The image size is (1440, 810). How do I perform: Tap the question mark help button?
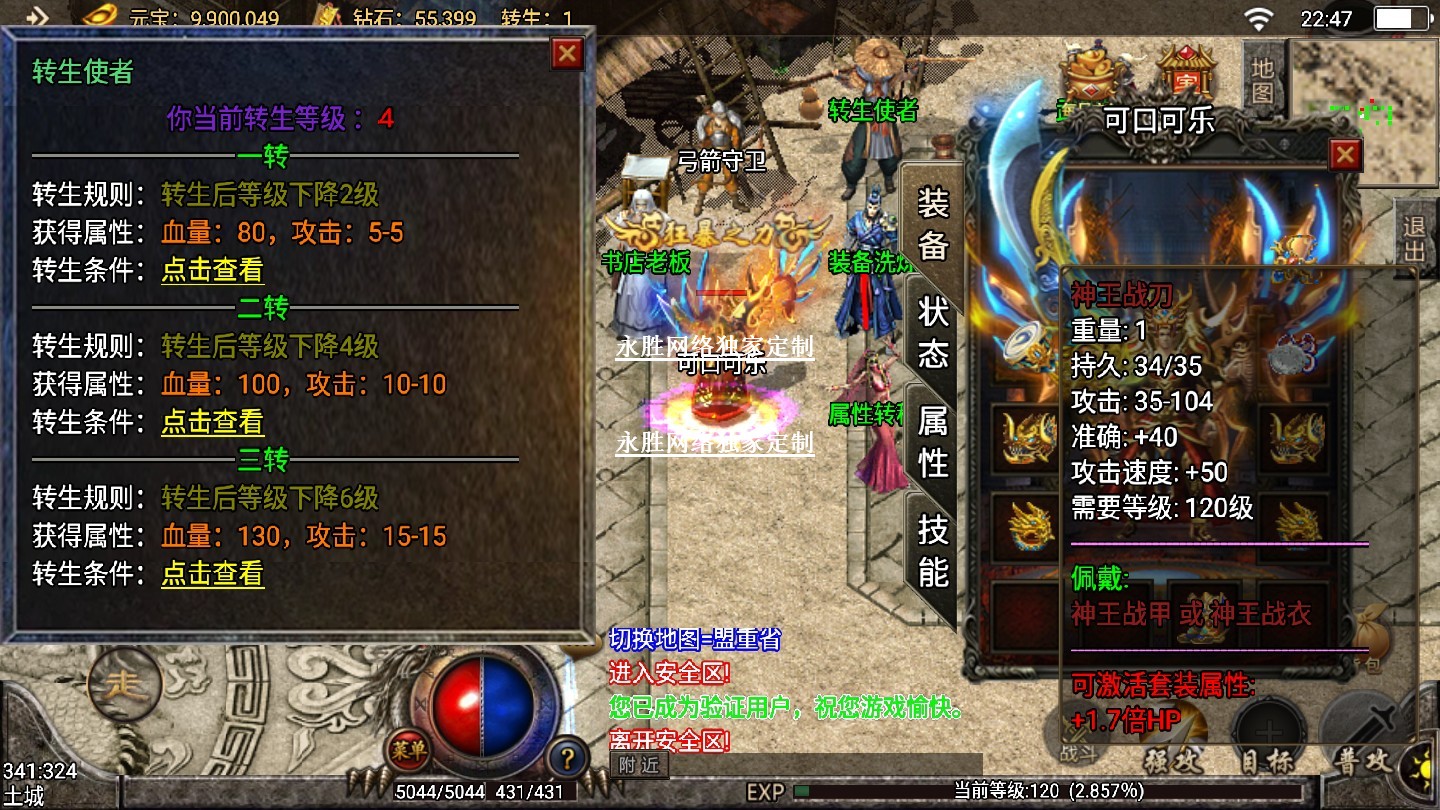567,755
